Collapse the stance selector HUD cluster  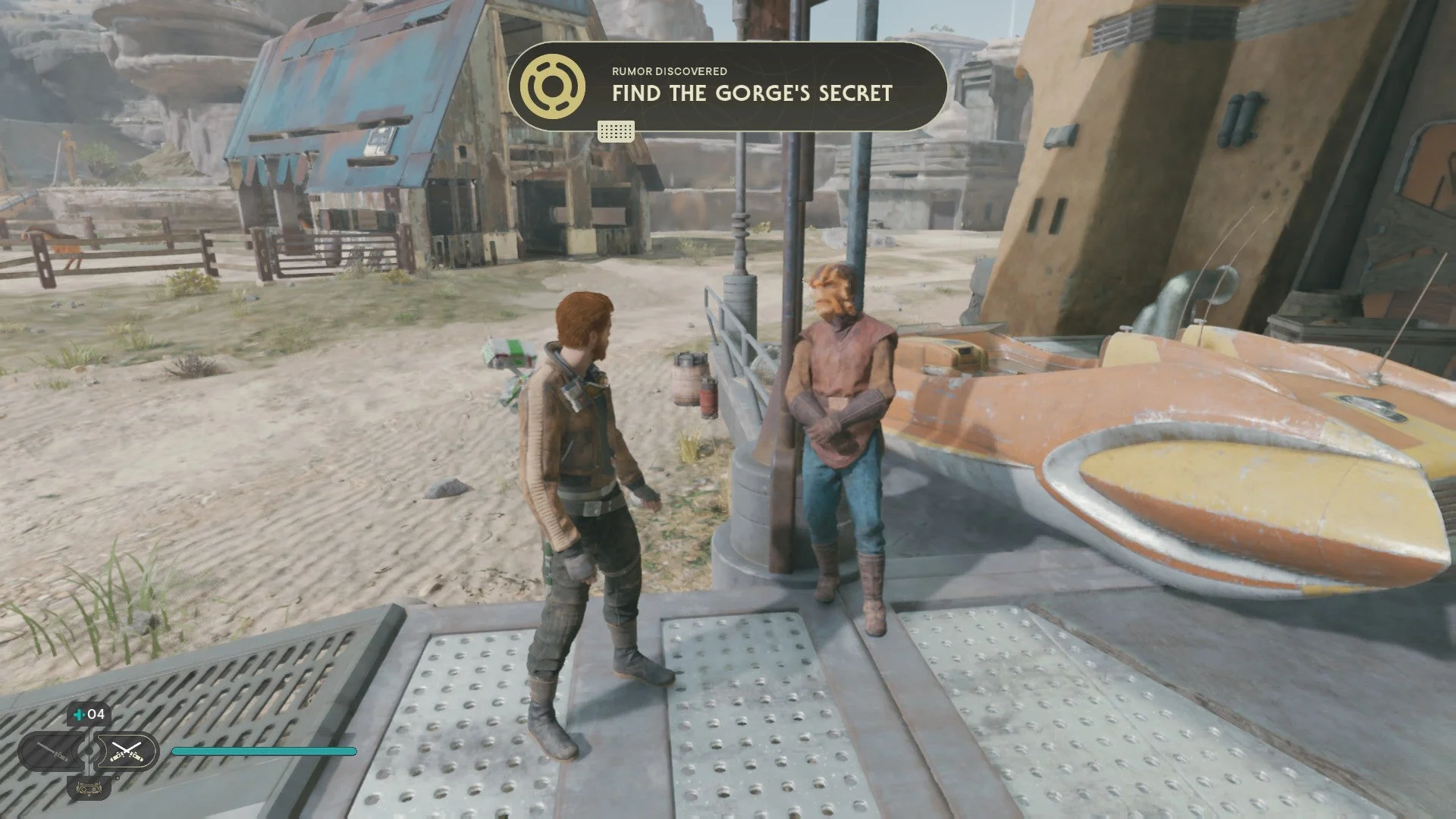(89, 752)
